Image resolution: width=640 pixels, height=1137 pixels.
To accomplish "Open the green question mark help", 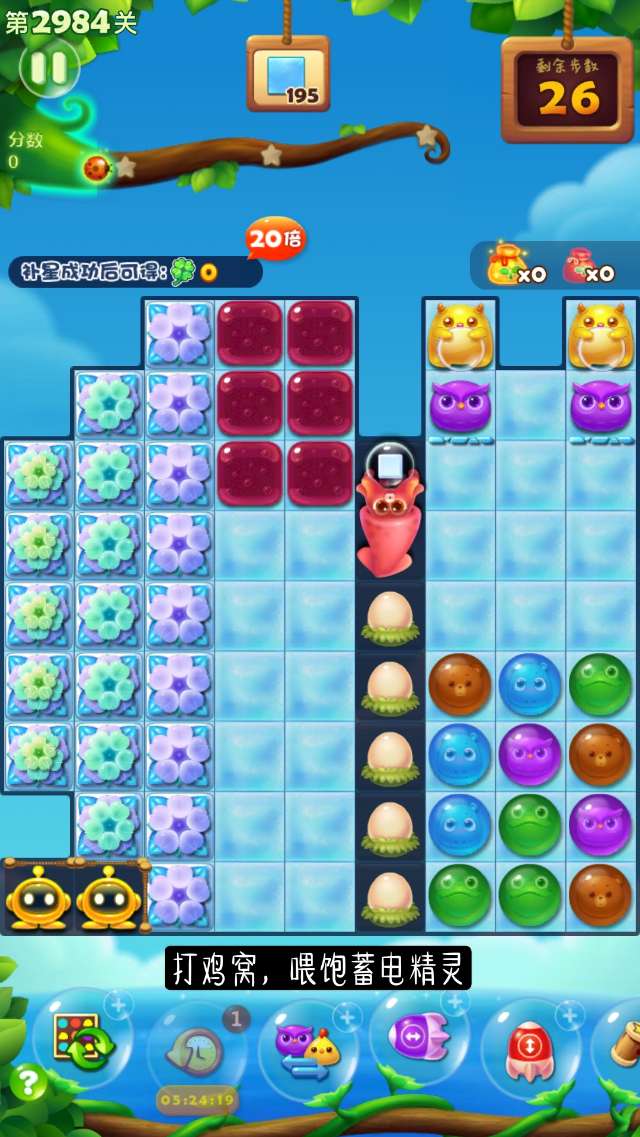I will pos(28,1082).
